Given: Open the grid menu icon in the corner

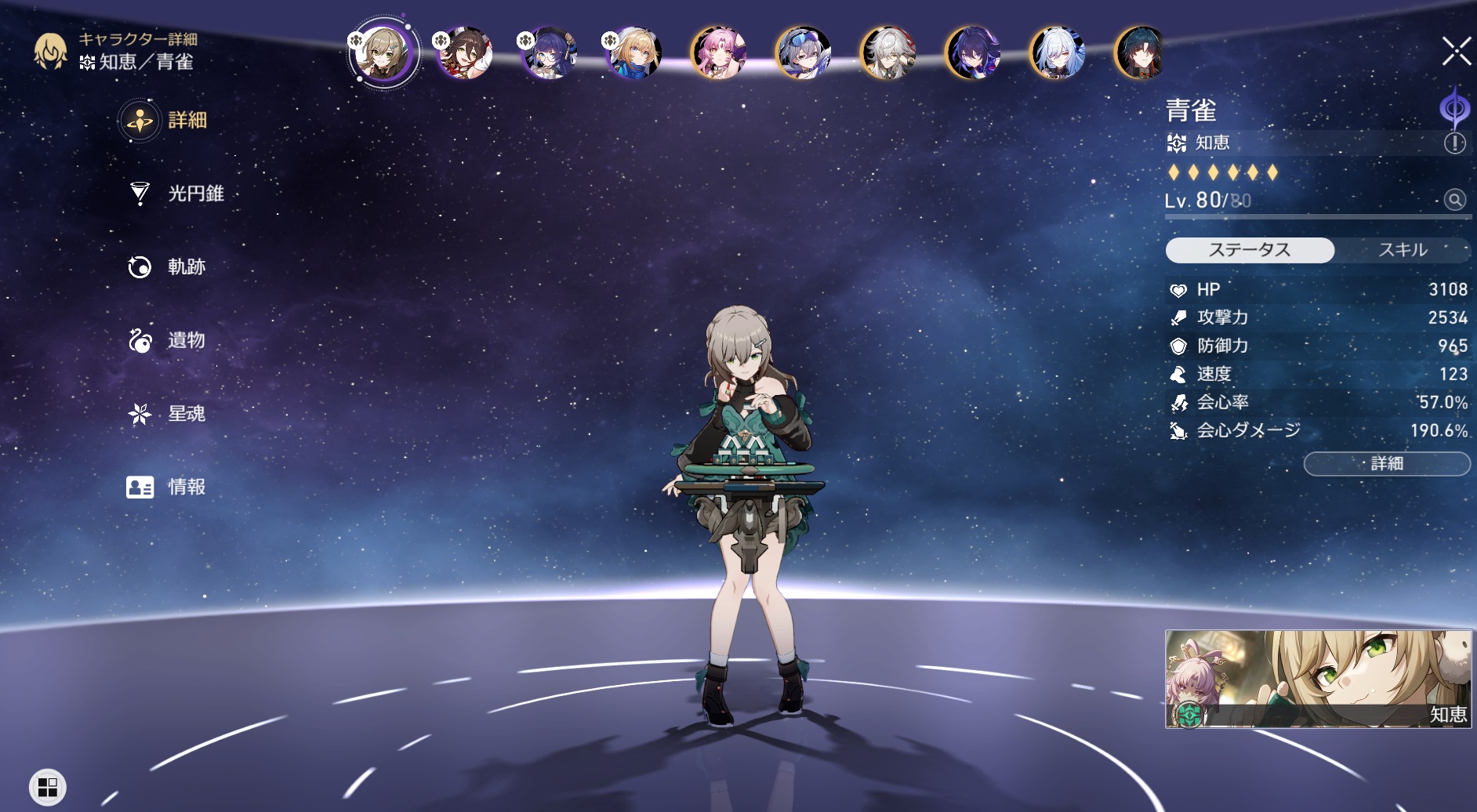Looking at the screenshot, I should [48, 787].
